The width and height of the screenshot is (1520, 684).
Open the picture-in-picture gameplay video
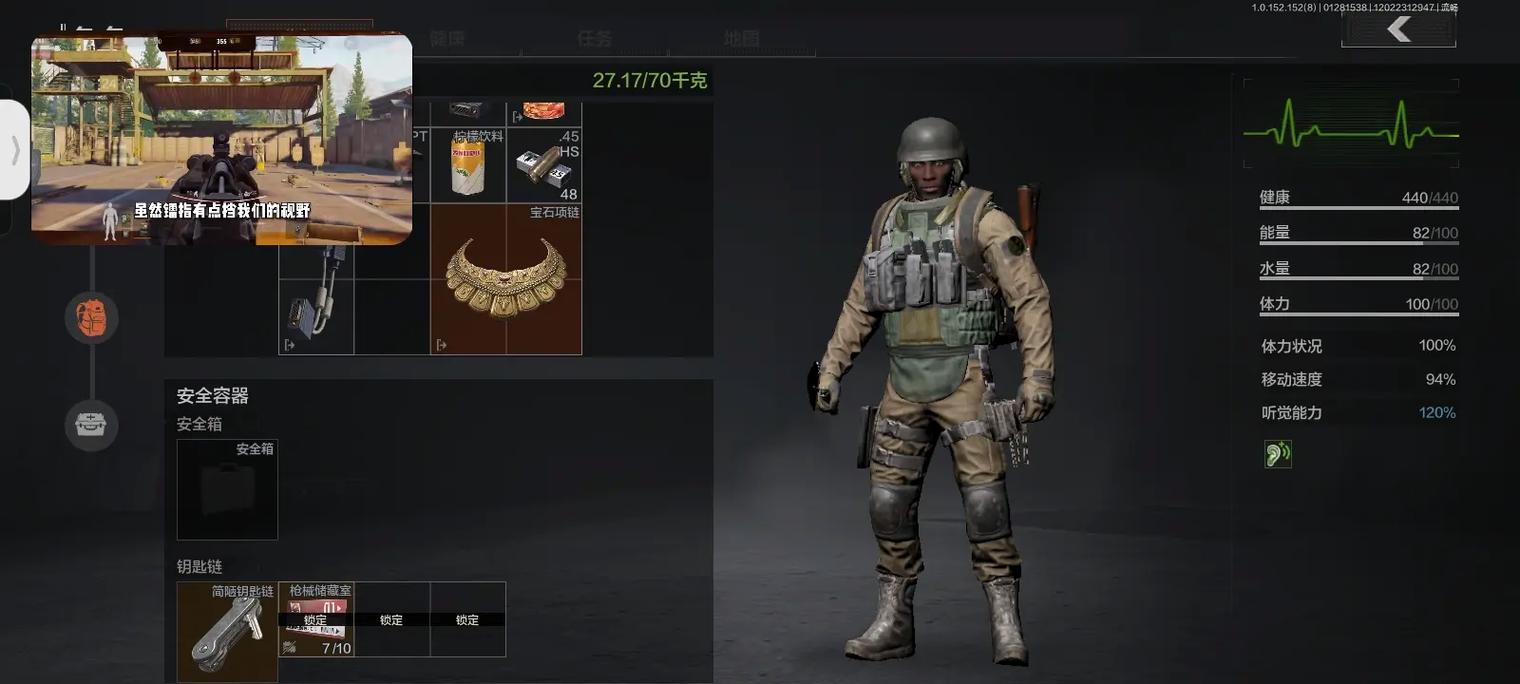222,138
